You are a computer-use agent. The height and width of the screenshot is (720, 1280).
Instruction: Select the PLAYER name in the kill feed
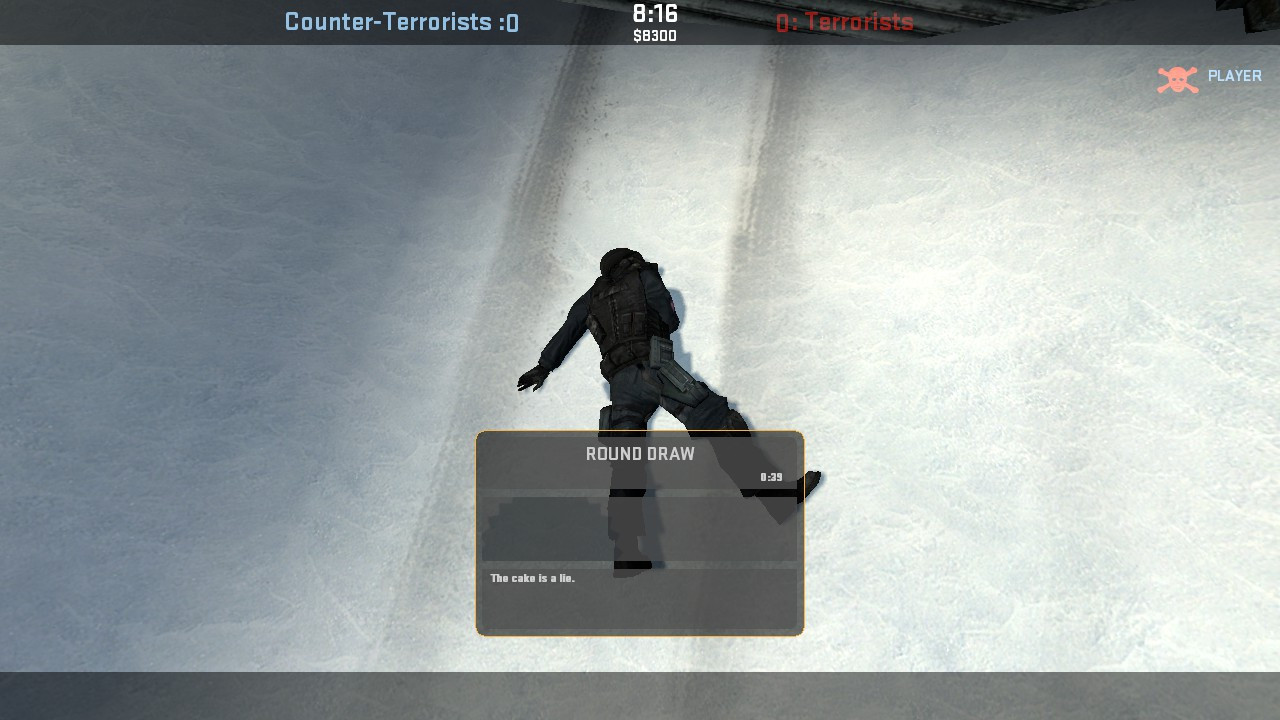pyautogui.click(x=1237, y=76)
